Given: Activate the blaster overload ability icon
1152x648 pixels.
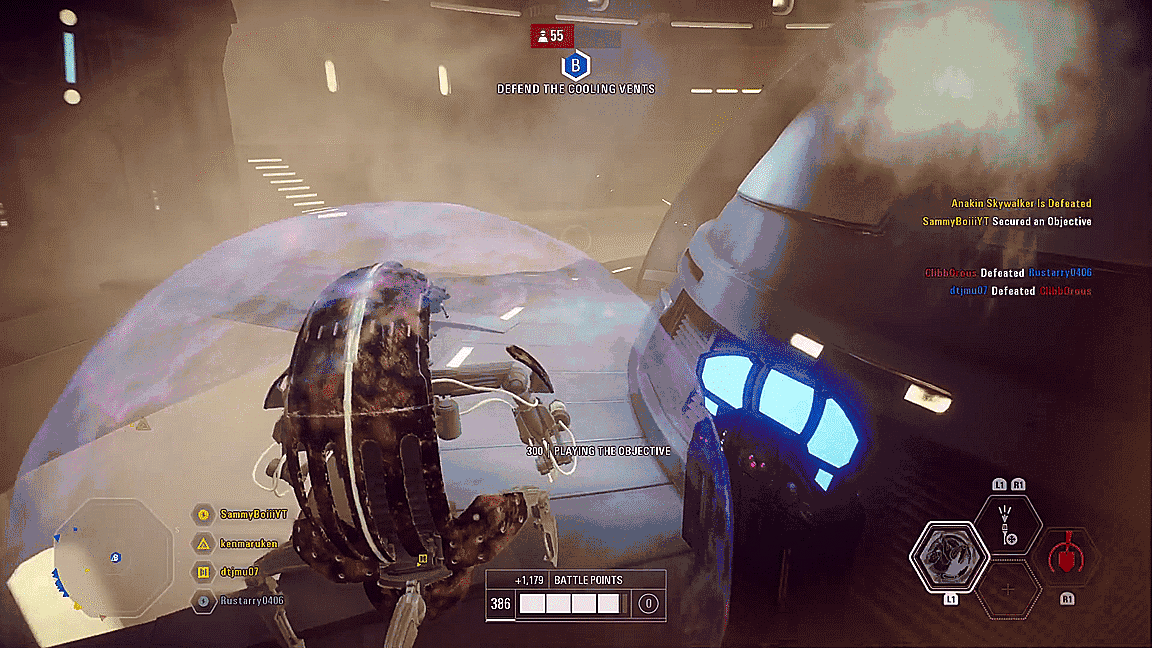Looking at the screenshot, I should [x=1007, y=525].
